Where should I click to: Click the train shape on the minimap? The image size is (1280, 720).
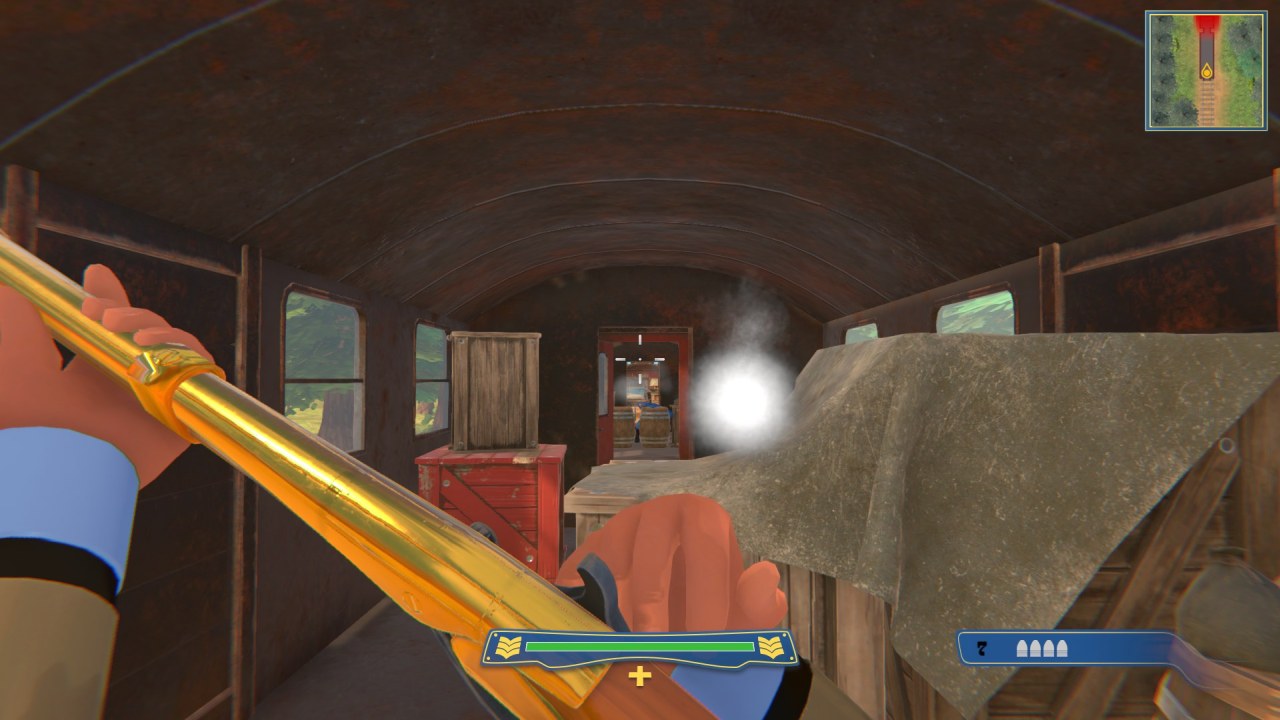pos(1207,48)
